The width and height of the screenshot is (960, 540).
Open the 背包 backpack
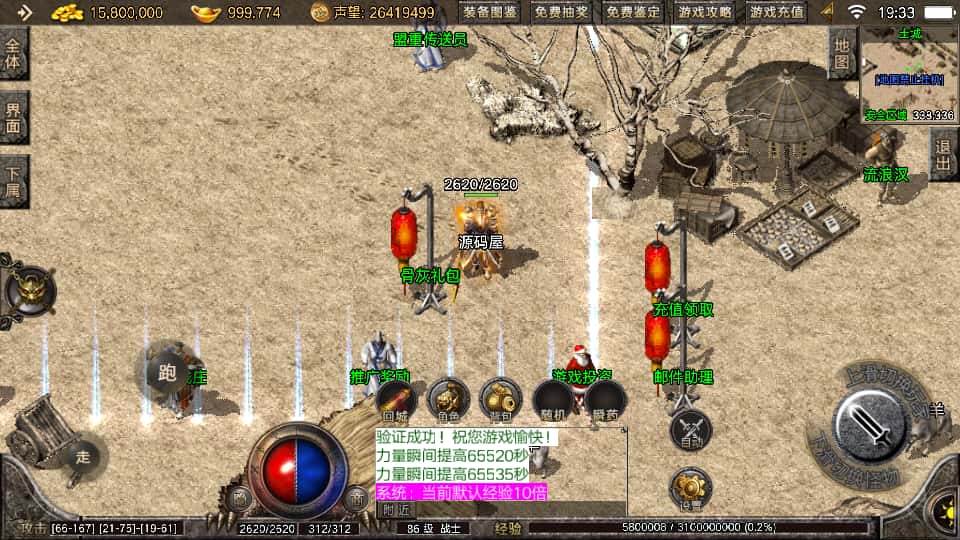[x=500, y=400]
